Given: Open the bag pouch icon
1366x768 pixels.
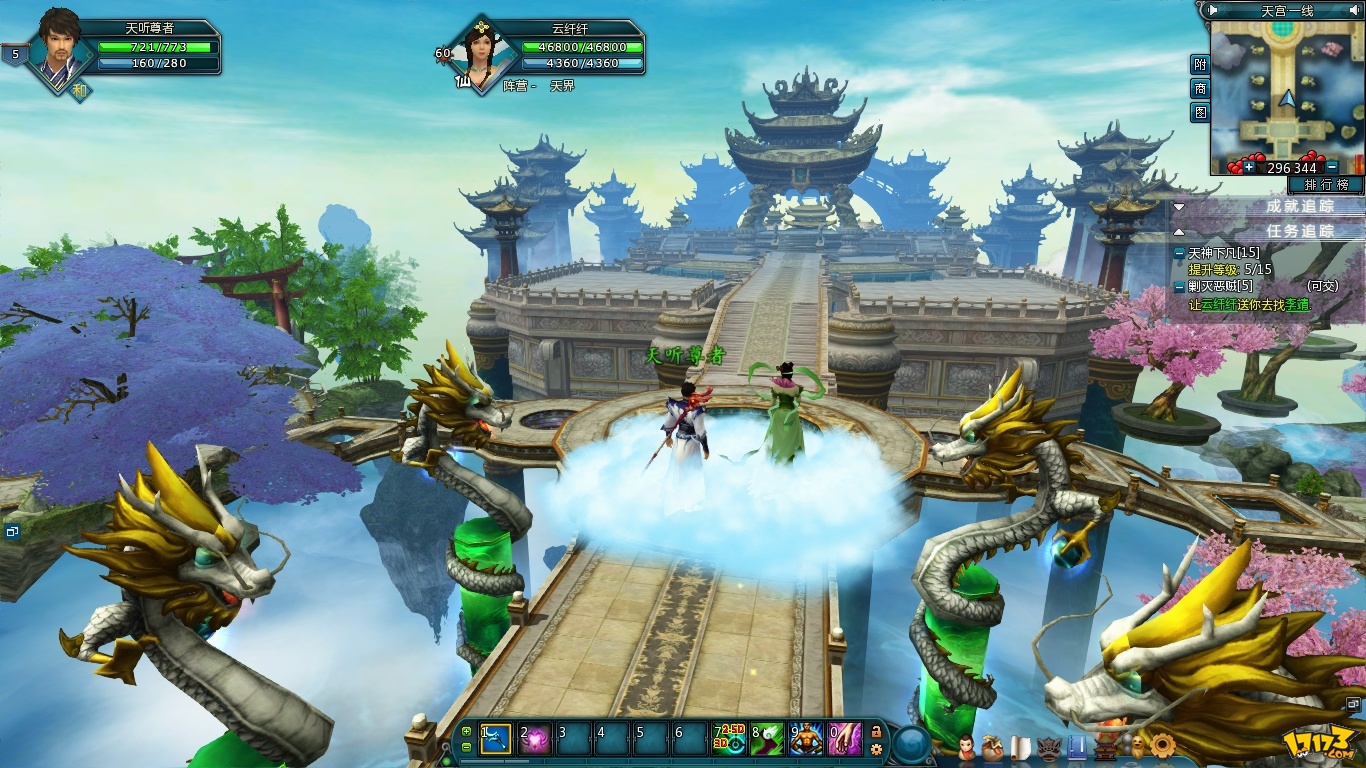Looking at the screenshot, I should pyautogui.click(x=992, y=747).
